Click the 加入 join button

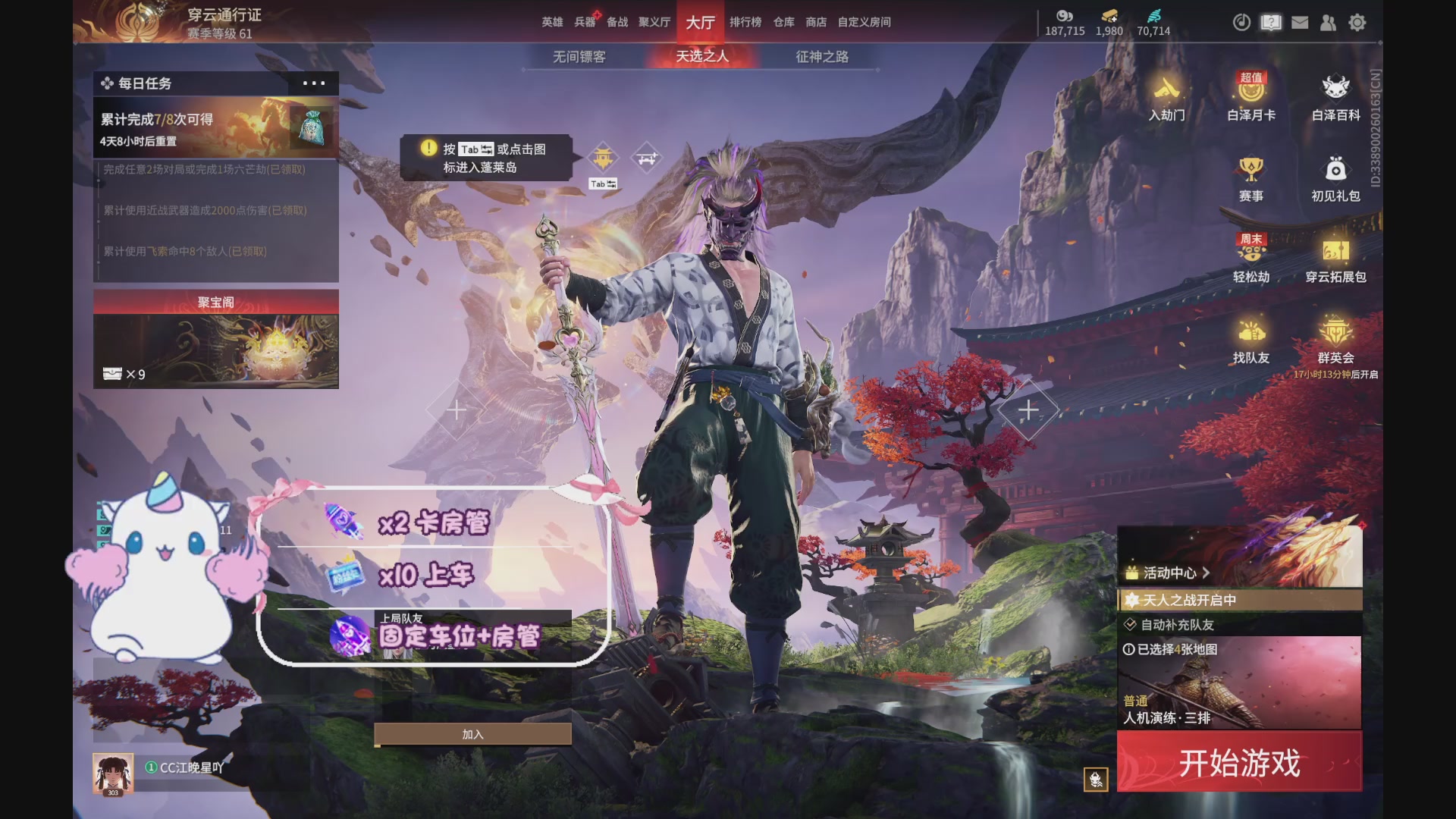click(472, 733)
